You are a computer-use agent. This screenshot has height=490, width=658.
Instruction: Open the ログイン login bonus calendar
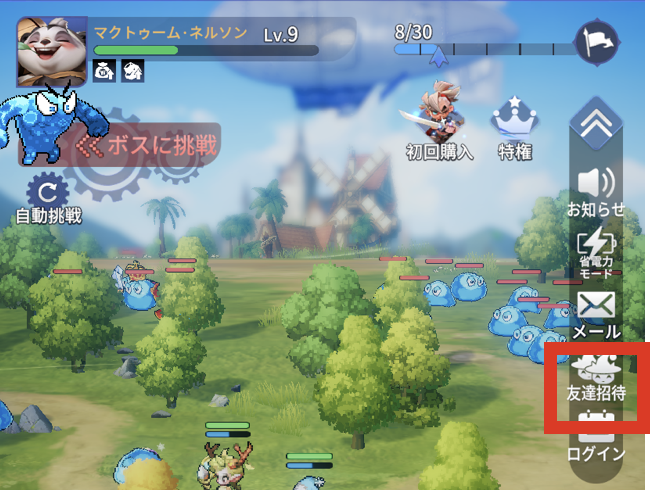coord(596,440)
